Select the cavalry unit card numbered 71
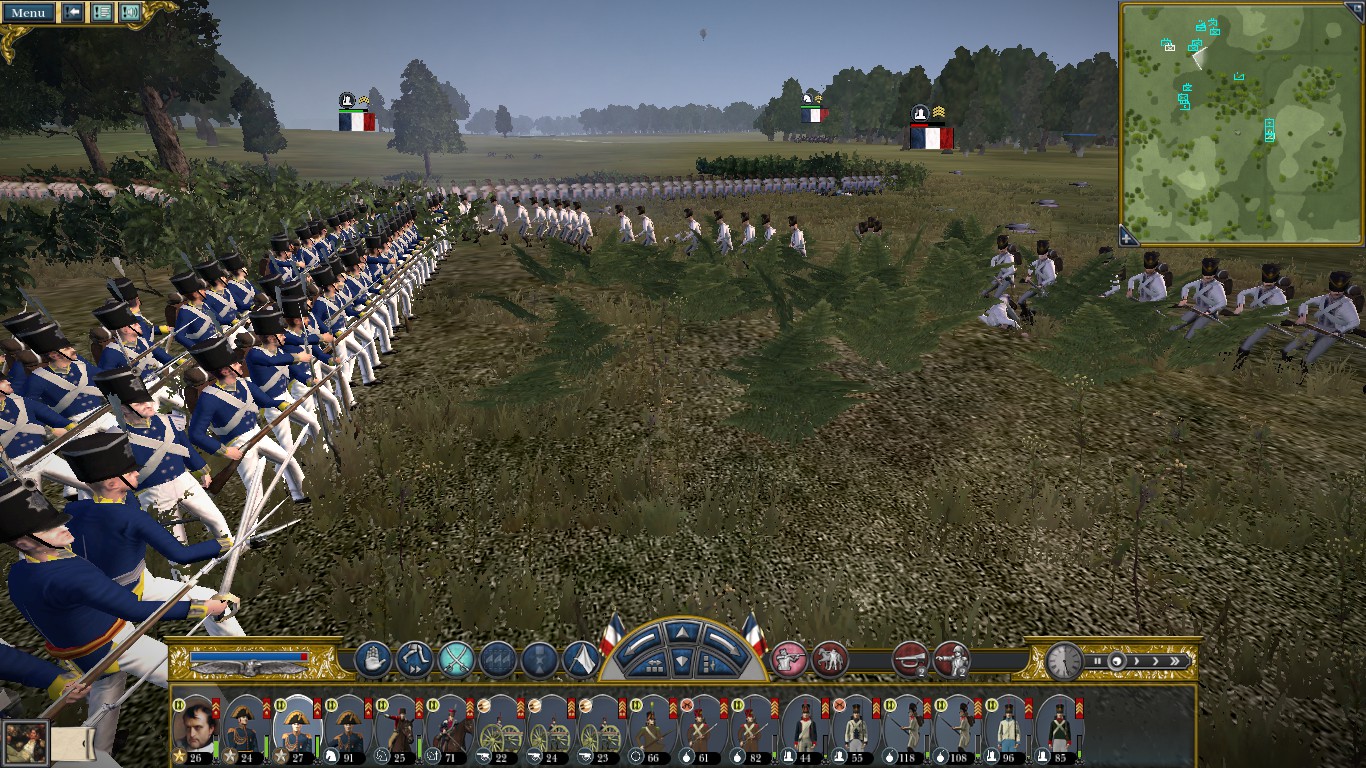This screenshot has width=1366, height=768. coord(448,724)
